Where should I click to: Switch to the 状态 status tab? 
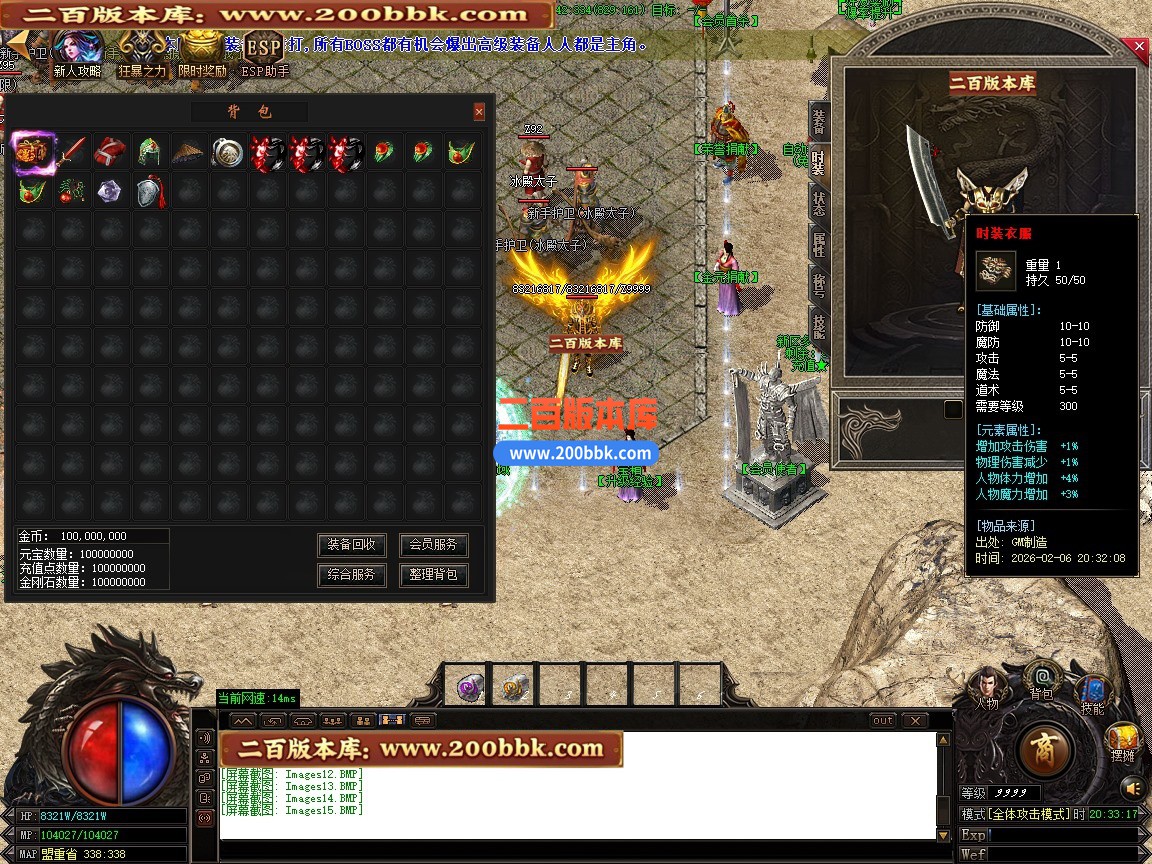pyautogui.click(x=819, y=202)
